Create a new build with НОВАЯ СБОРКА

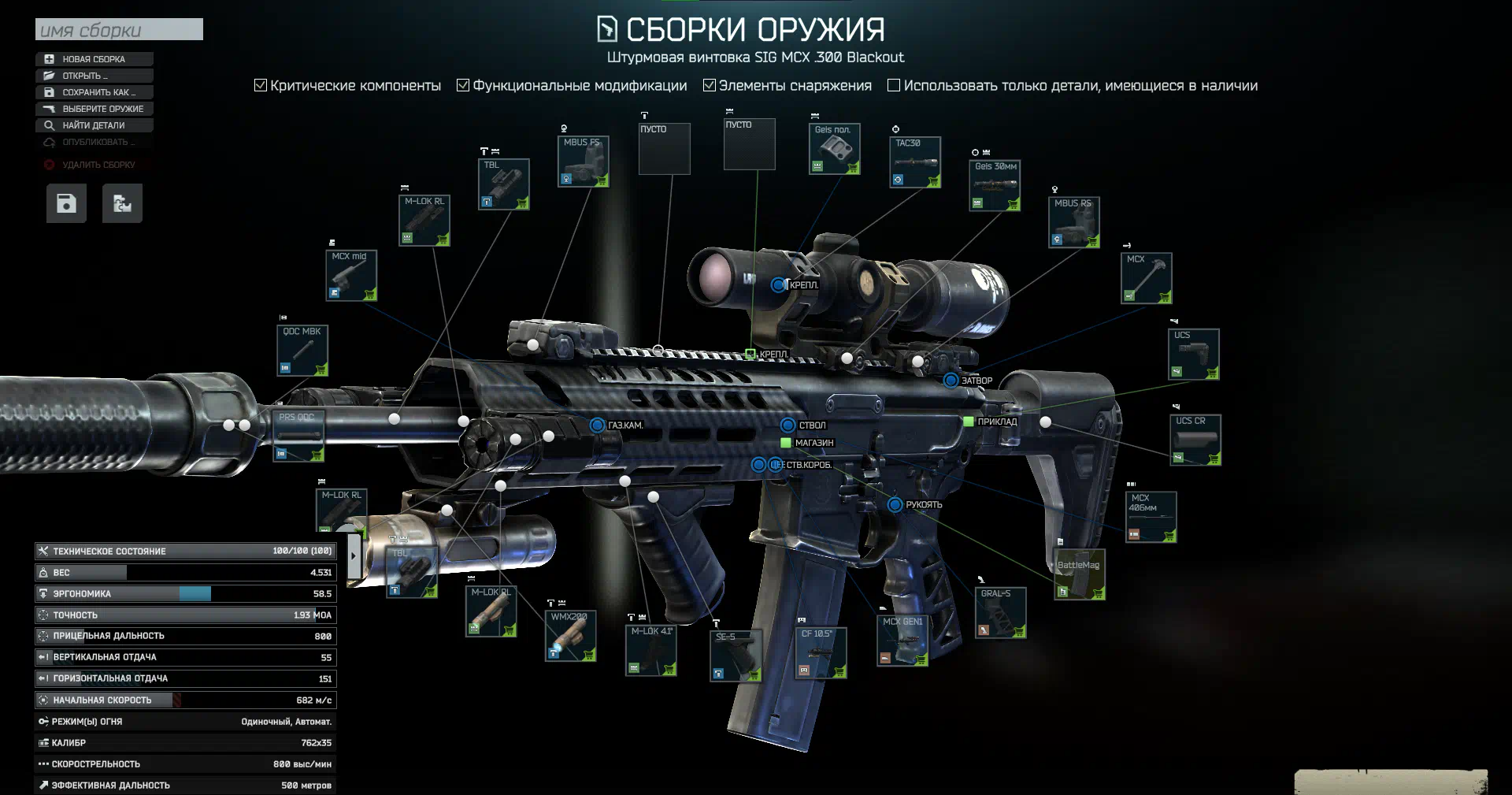pyautogui.click(x=94, y=59)
